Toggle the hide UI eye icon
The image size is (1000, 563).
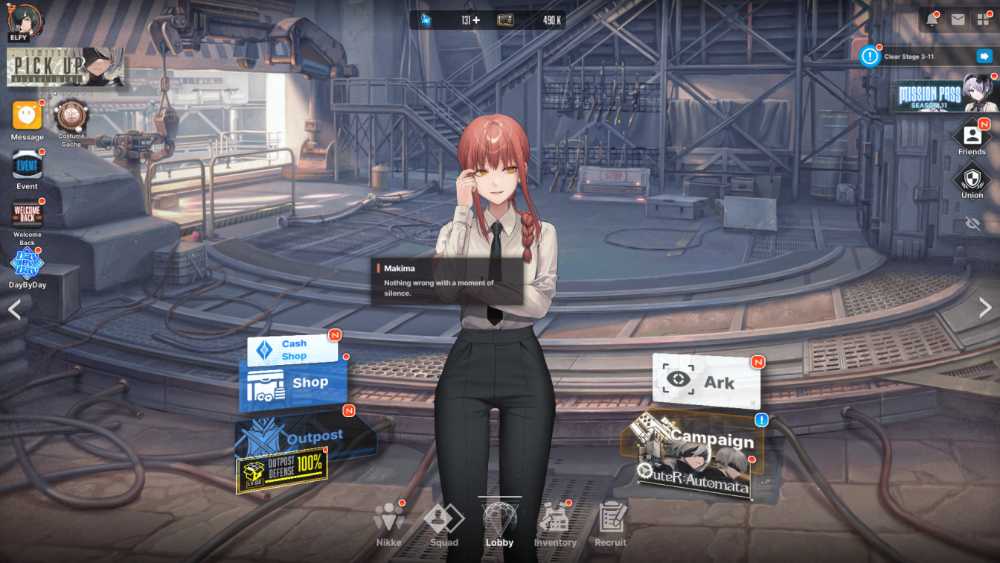(972, 224)
